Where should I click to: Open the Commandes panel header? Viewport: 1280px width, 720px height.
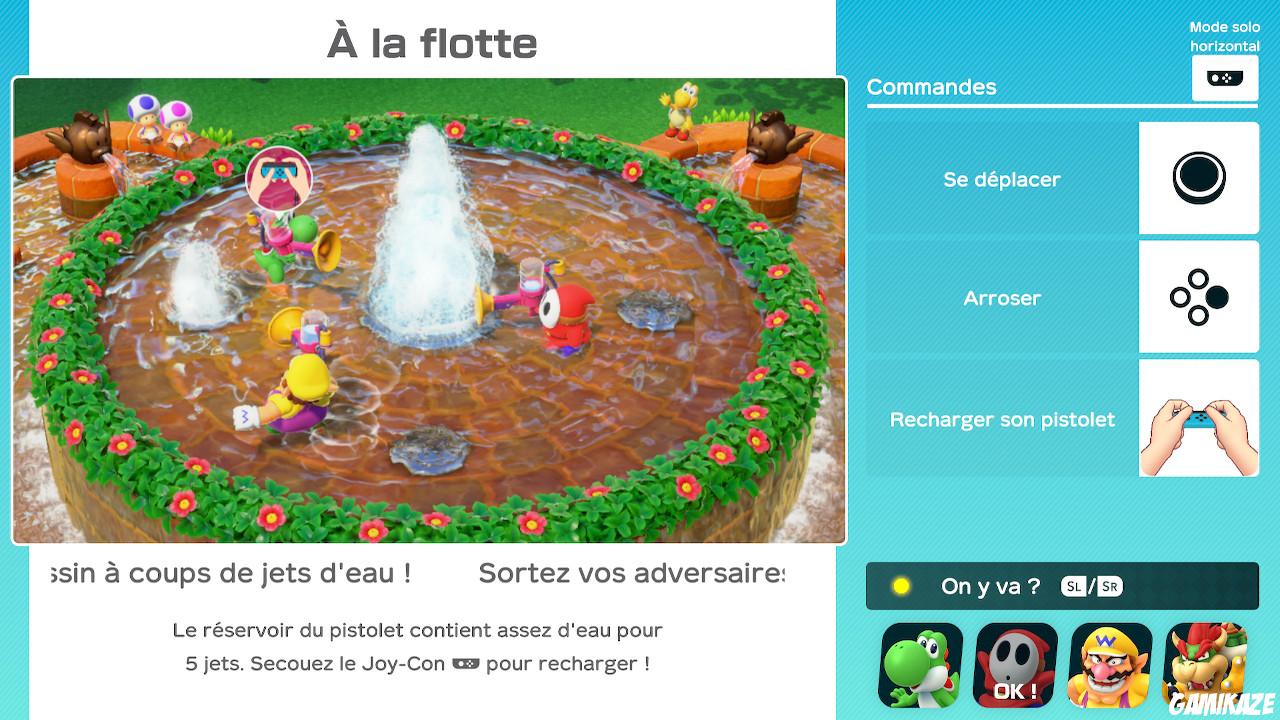(931, 87)
